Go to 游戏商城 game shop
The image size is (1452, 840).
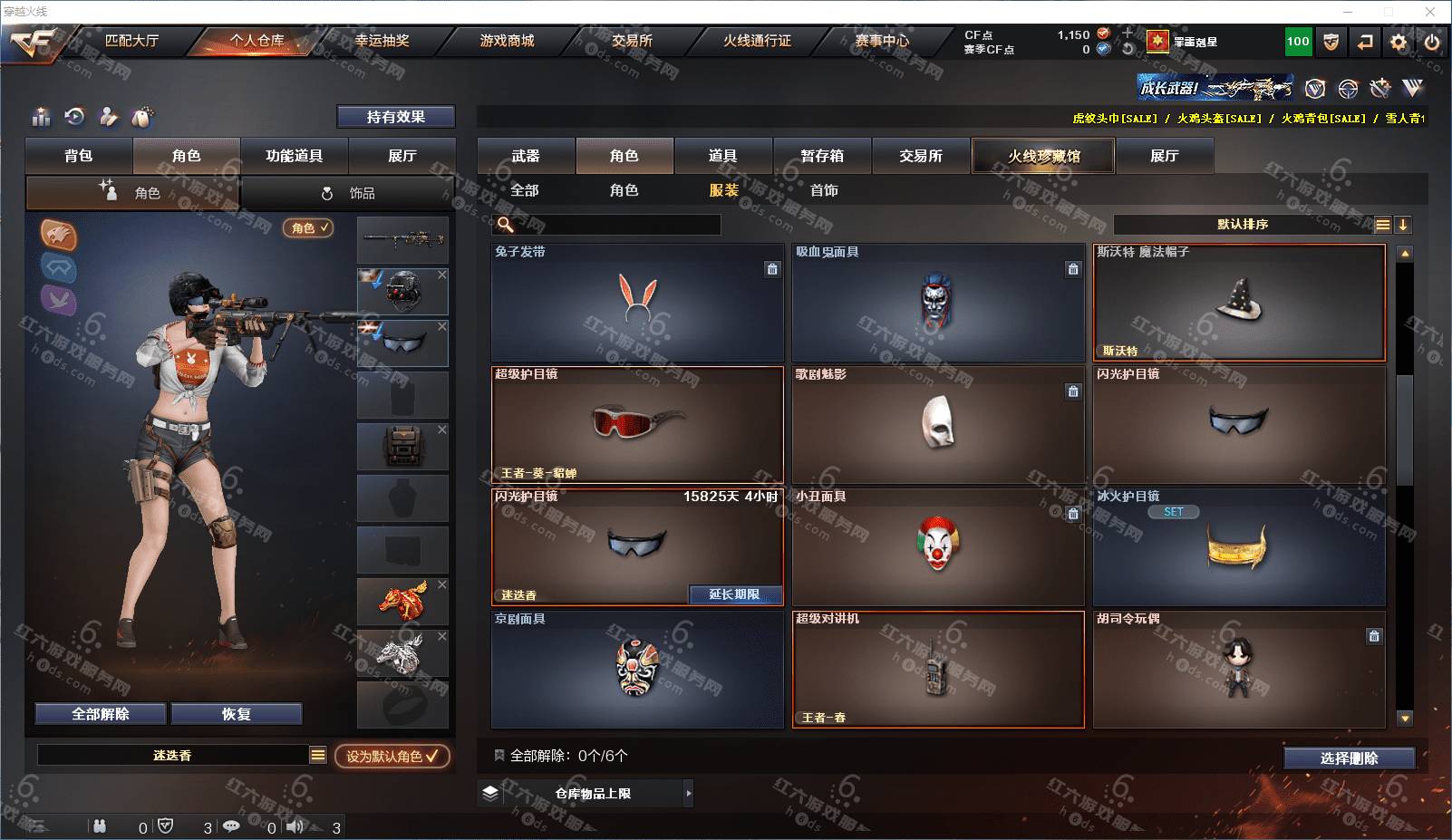[507, 41]
